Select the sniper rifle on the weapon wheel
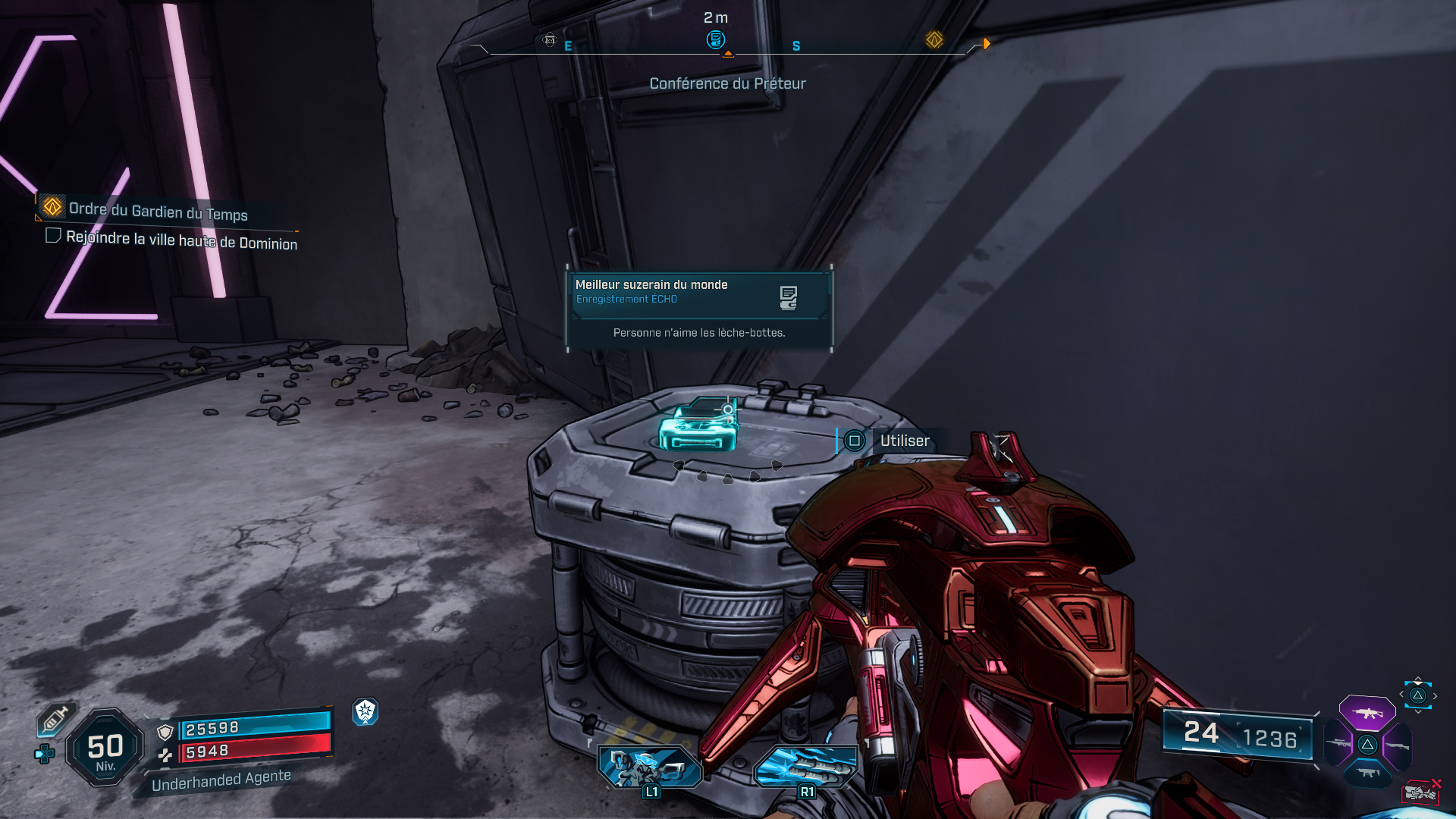 click(x=1338, y=744)
